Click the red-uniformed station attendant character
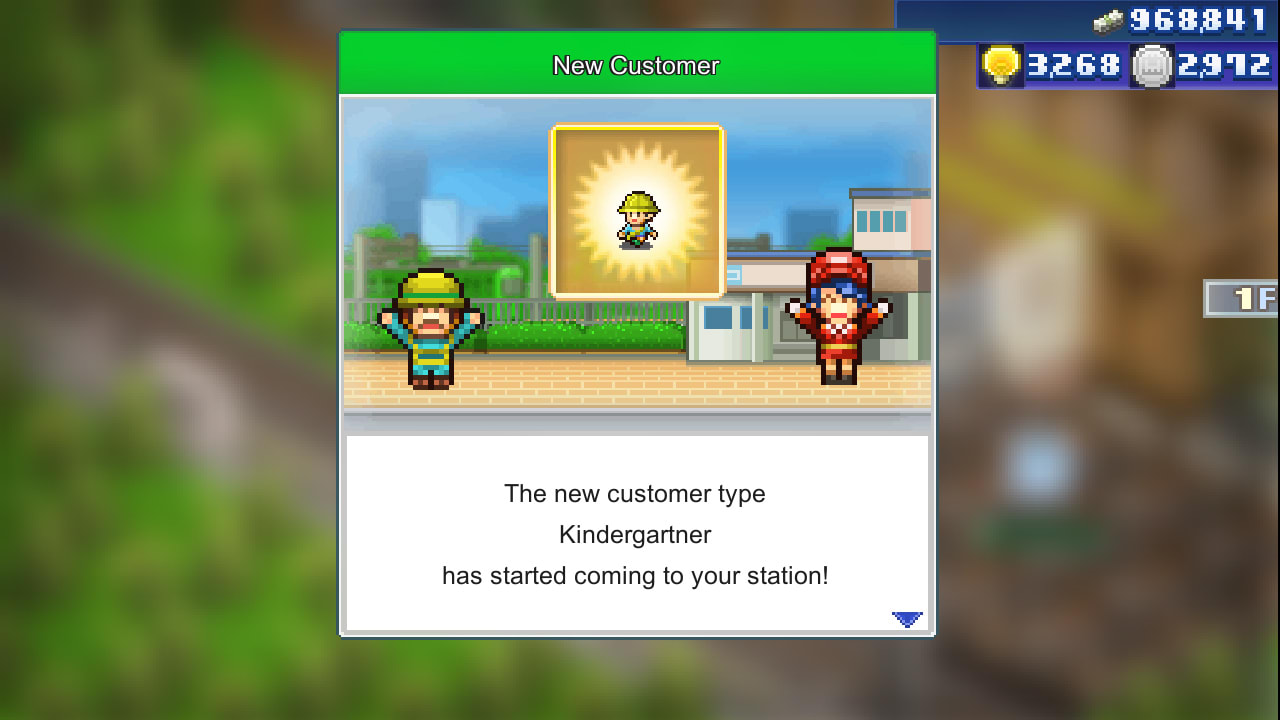The height and width of the screenshot is (720, 1280). point(838,320)
